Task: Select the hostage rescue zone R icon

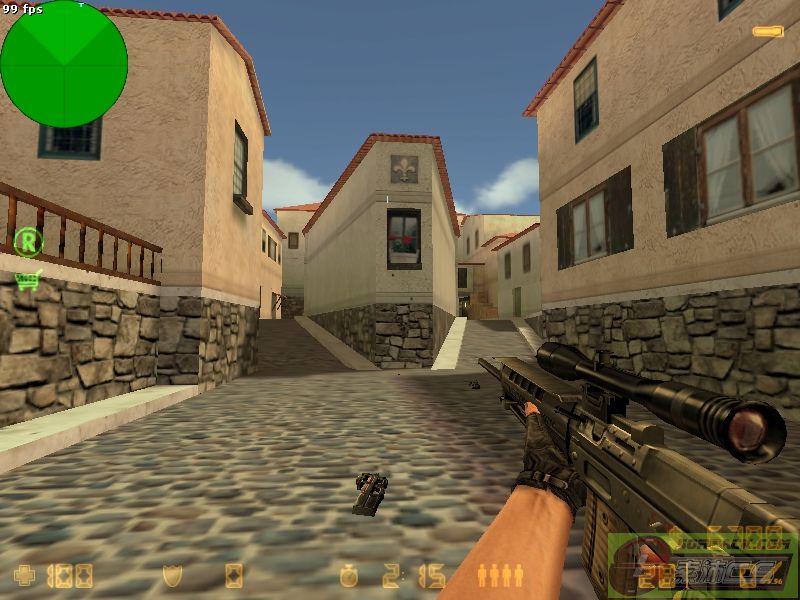Action: 28,241
